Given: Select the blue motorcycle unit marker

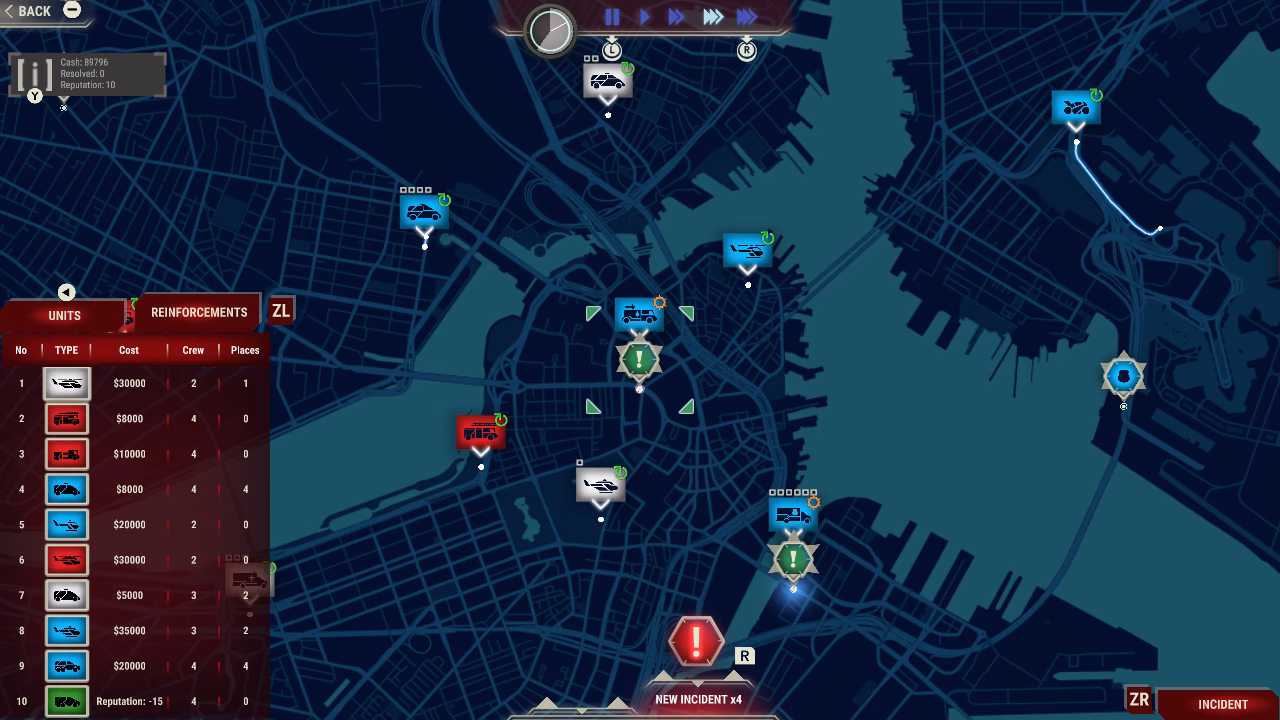Looking at the screenshot, I should [x=1076, y=107].
